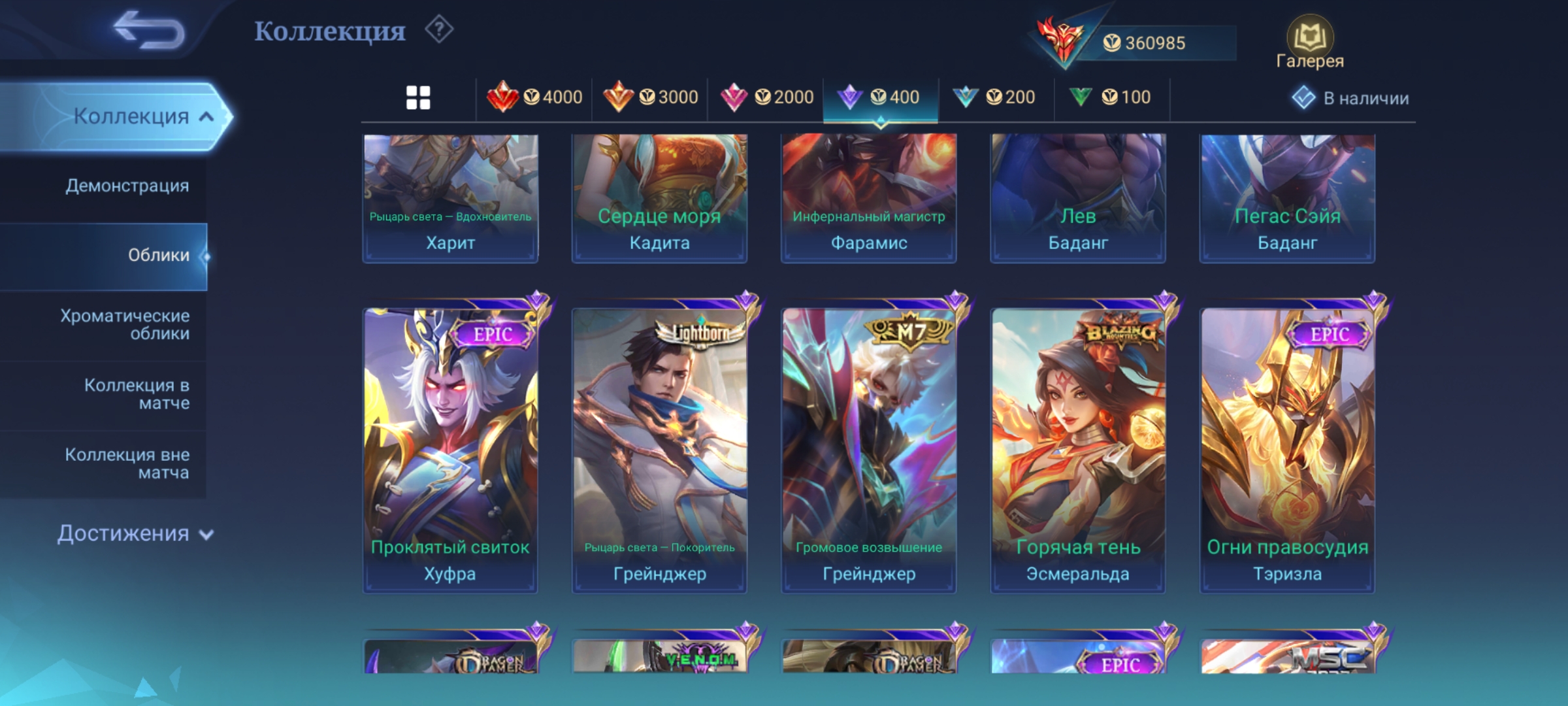Go back using the arrow button

tap(149, 30)
